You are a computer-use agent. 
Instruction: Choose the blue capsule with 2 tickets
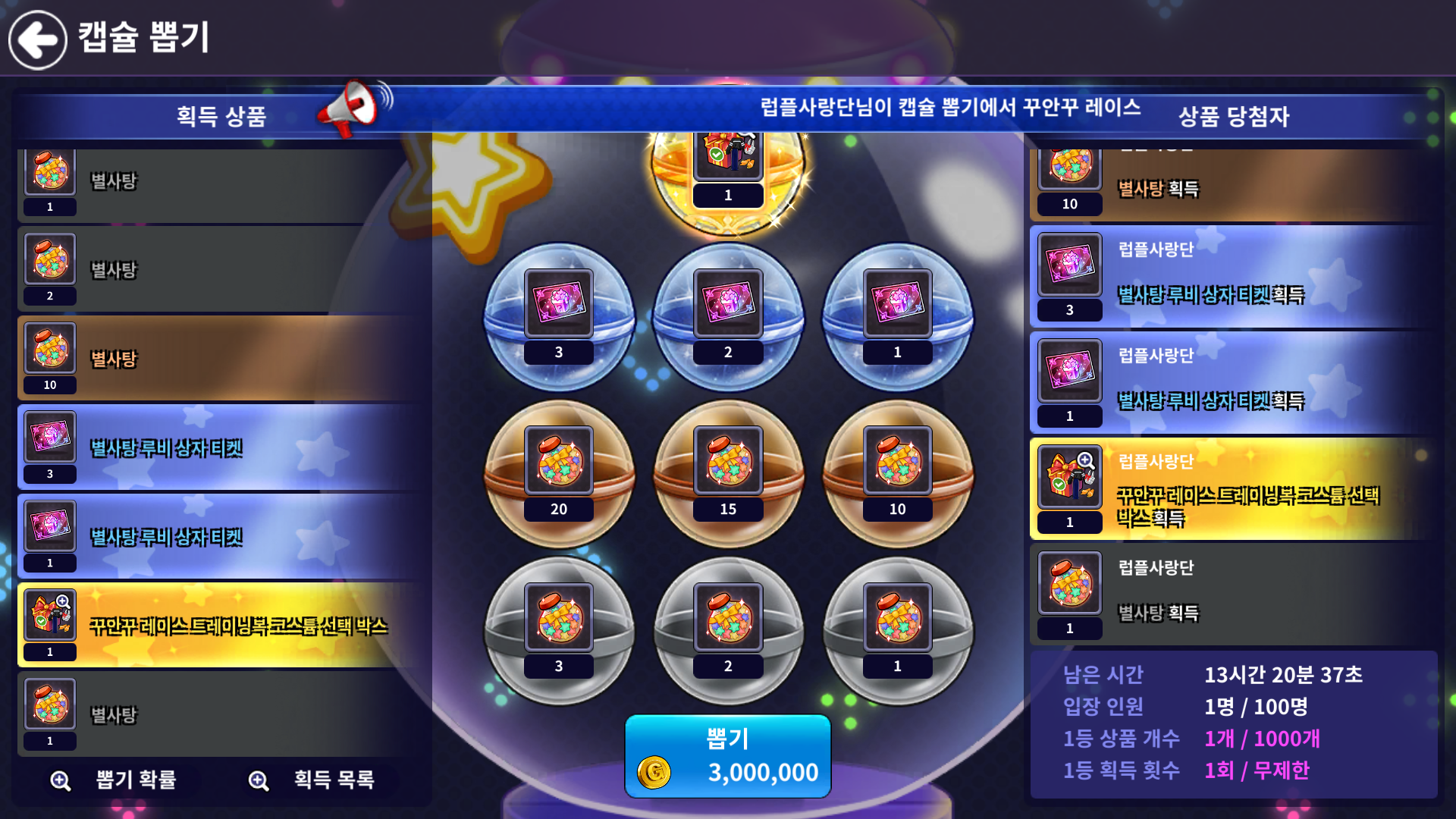tap(728, 316)
